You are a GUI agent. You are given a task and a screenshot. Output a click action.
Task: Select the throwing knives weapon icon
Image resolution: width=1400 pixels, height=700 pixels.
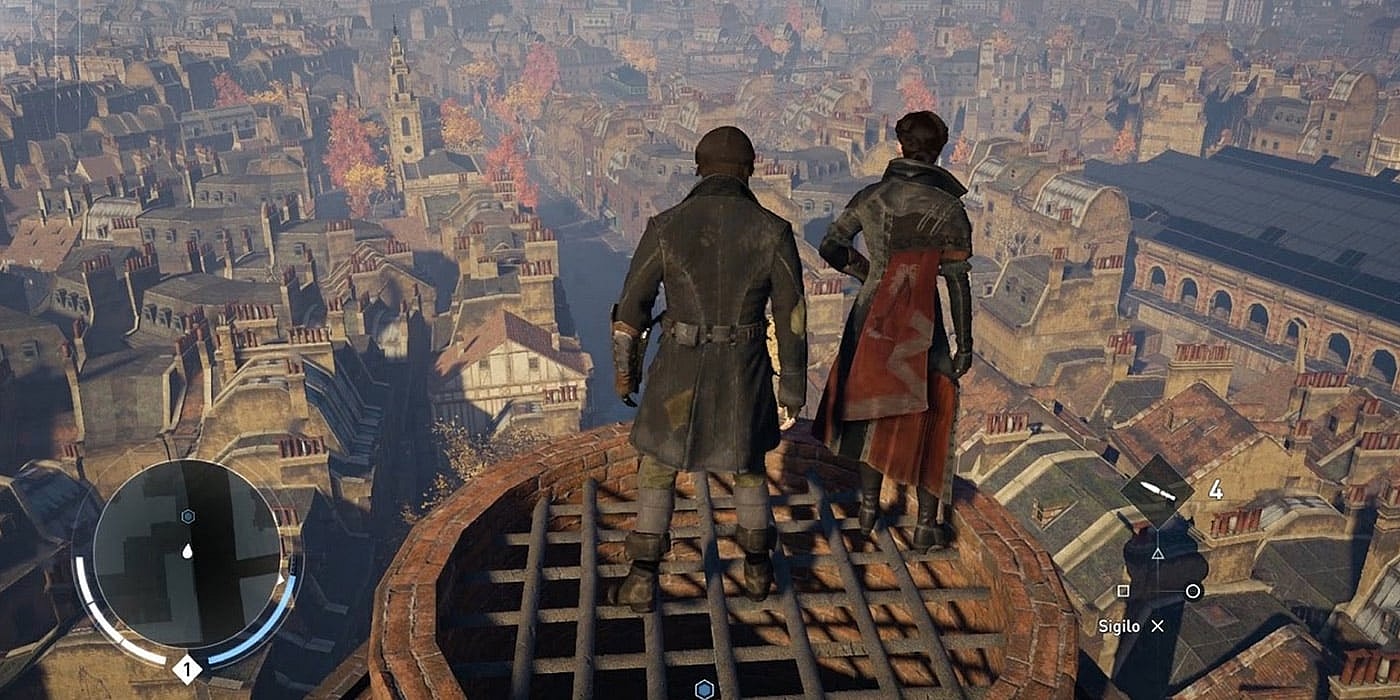point(1157,491)
